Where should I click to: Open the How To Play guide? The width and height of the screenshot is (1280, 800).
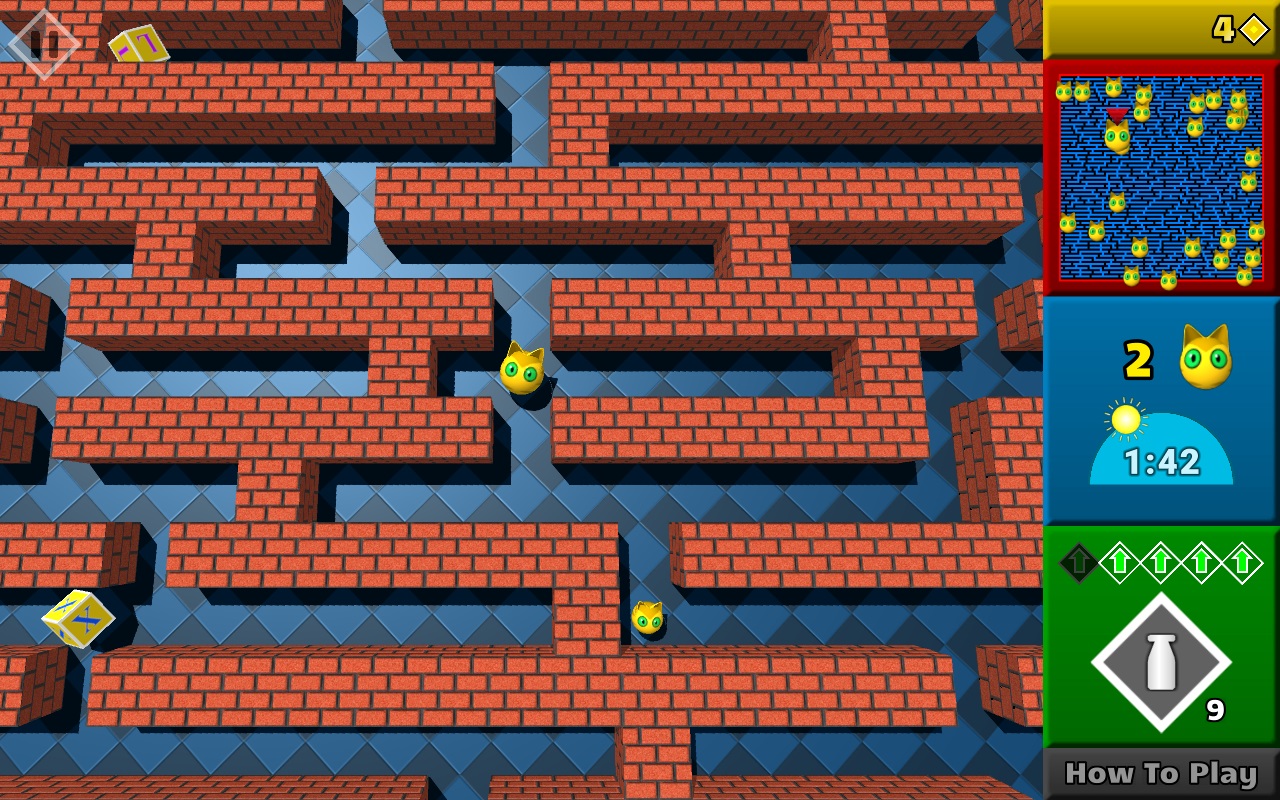(x=1161, y=774)
